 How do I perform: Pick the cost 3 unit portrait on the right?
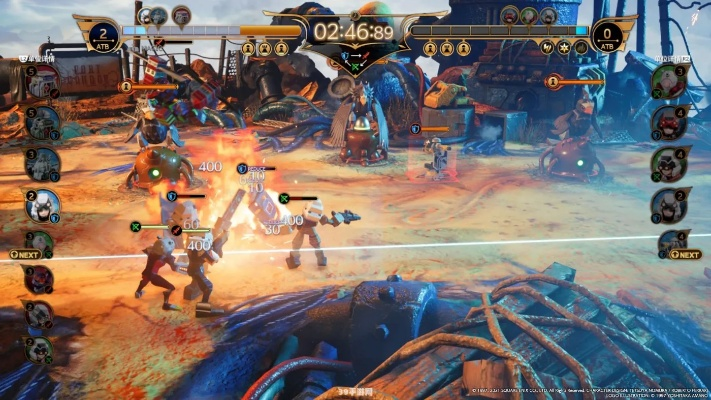670,79
